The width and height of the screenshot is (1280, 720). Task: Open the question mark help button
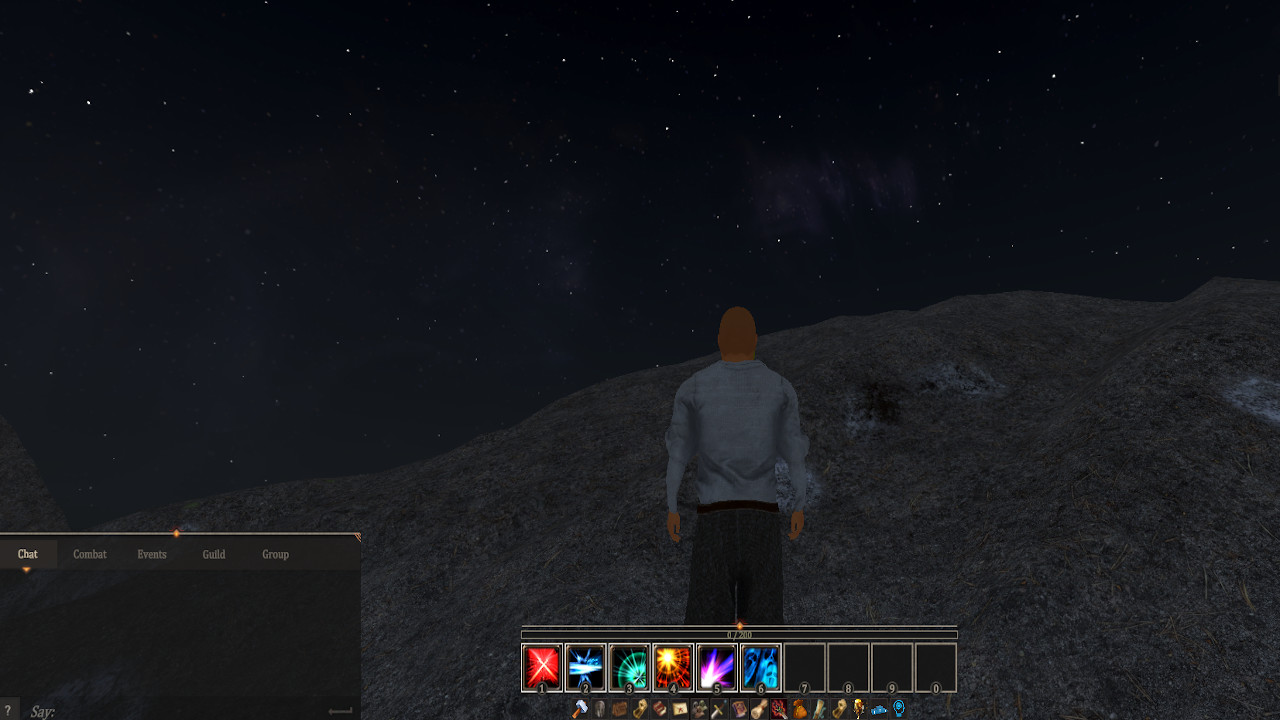[8, 711]
